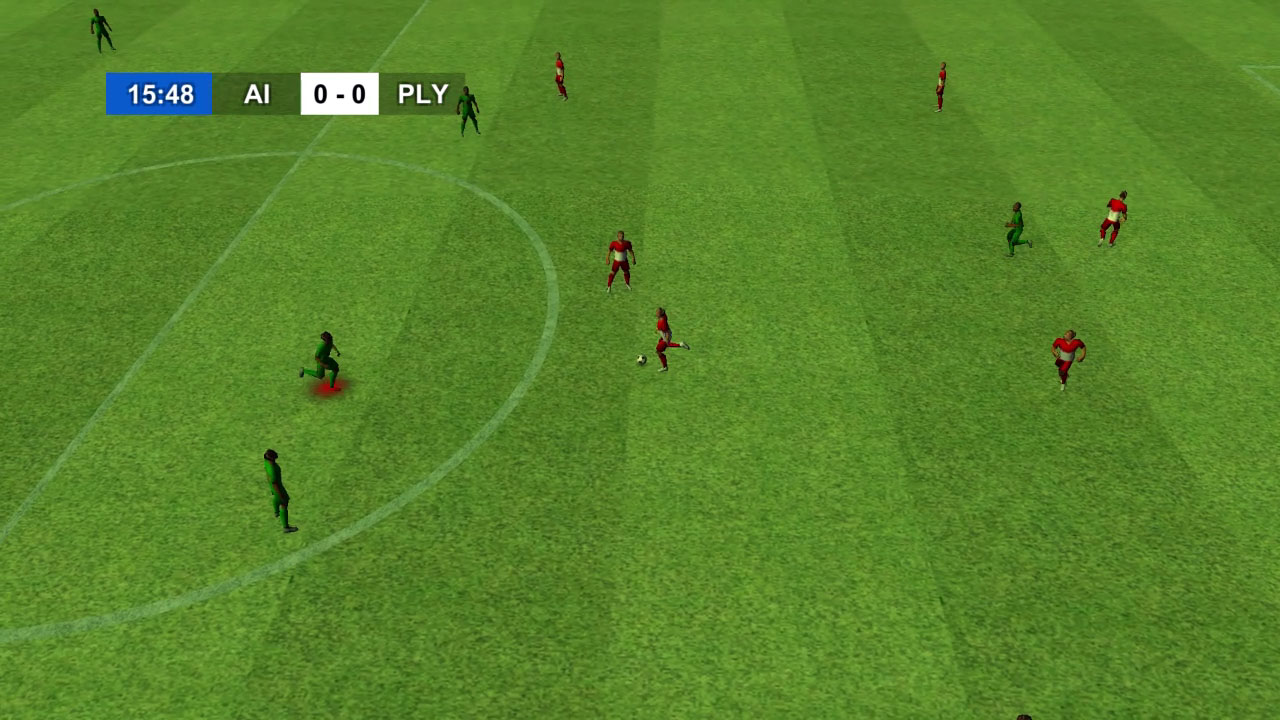Click the green player with red selection marker
The height and width of the screenshot is (720, 1280).
tap(327, 352)
